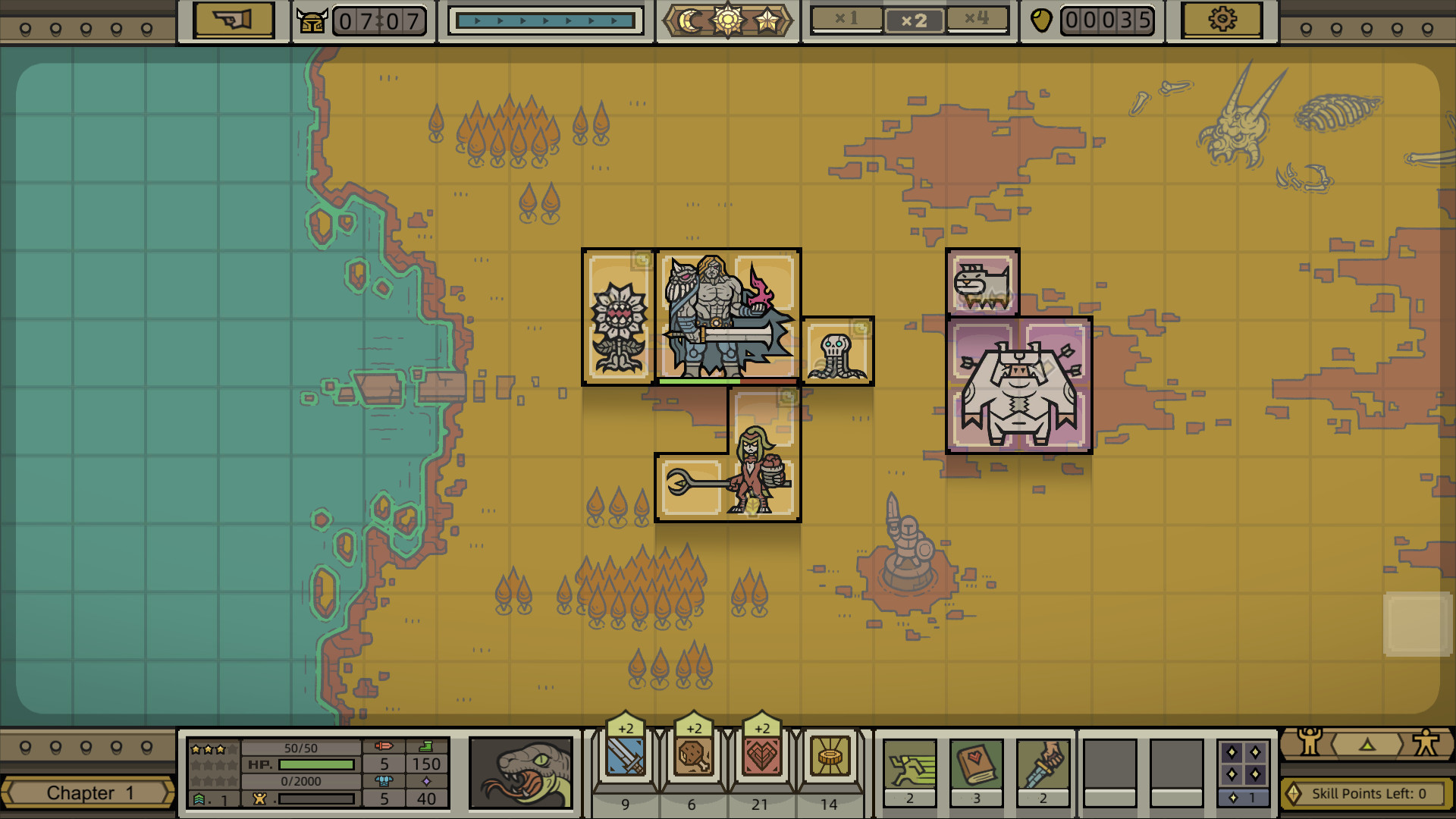Viewport: 1456px width, 819px height.
Task: Click the Skill Points Left banner
Action: [1365, 793]
